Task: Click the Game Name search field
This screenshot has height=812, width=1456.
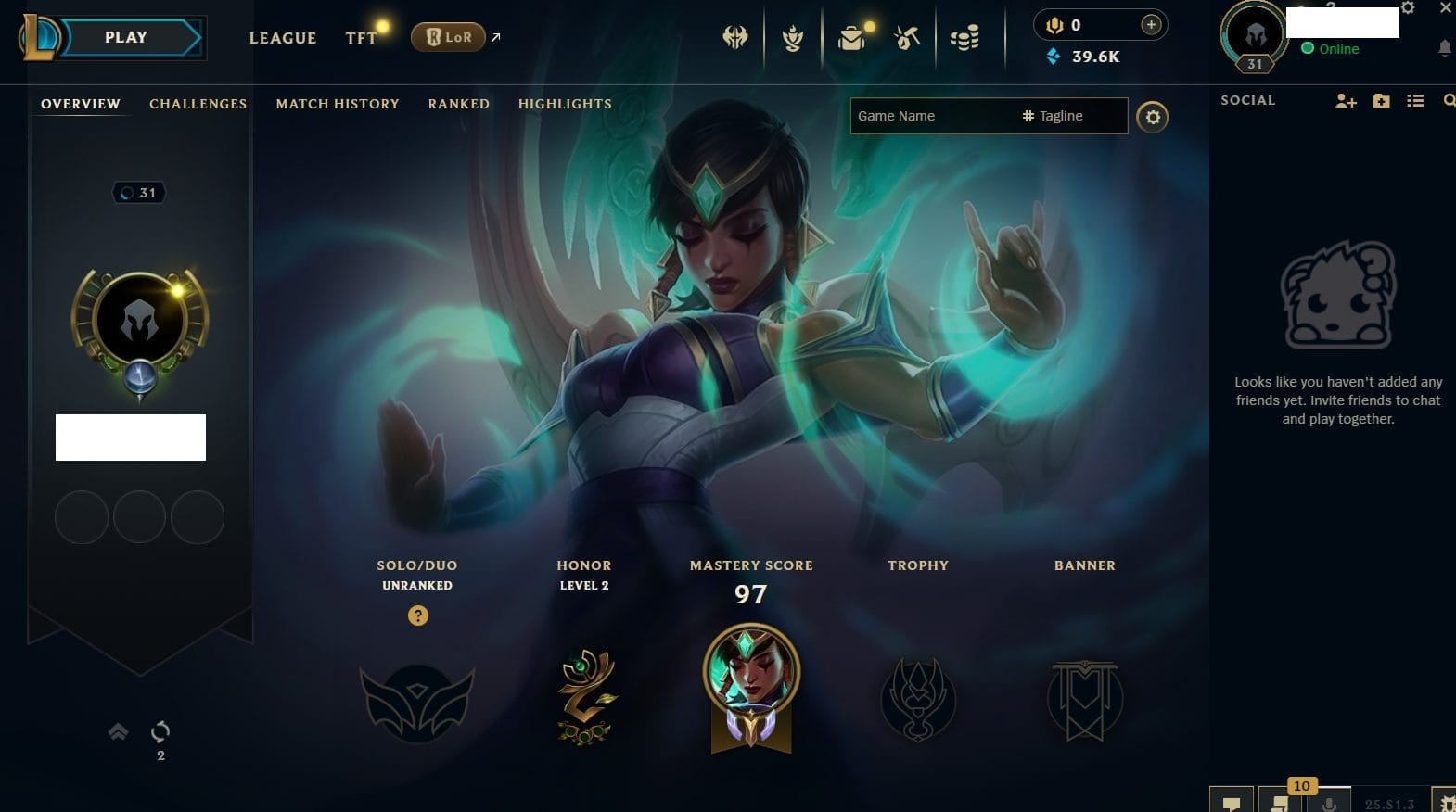Action: coord(932,116)
